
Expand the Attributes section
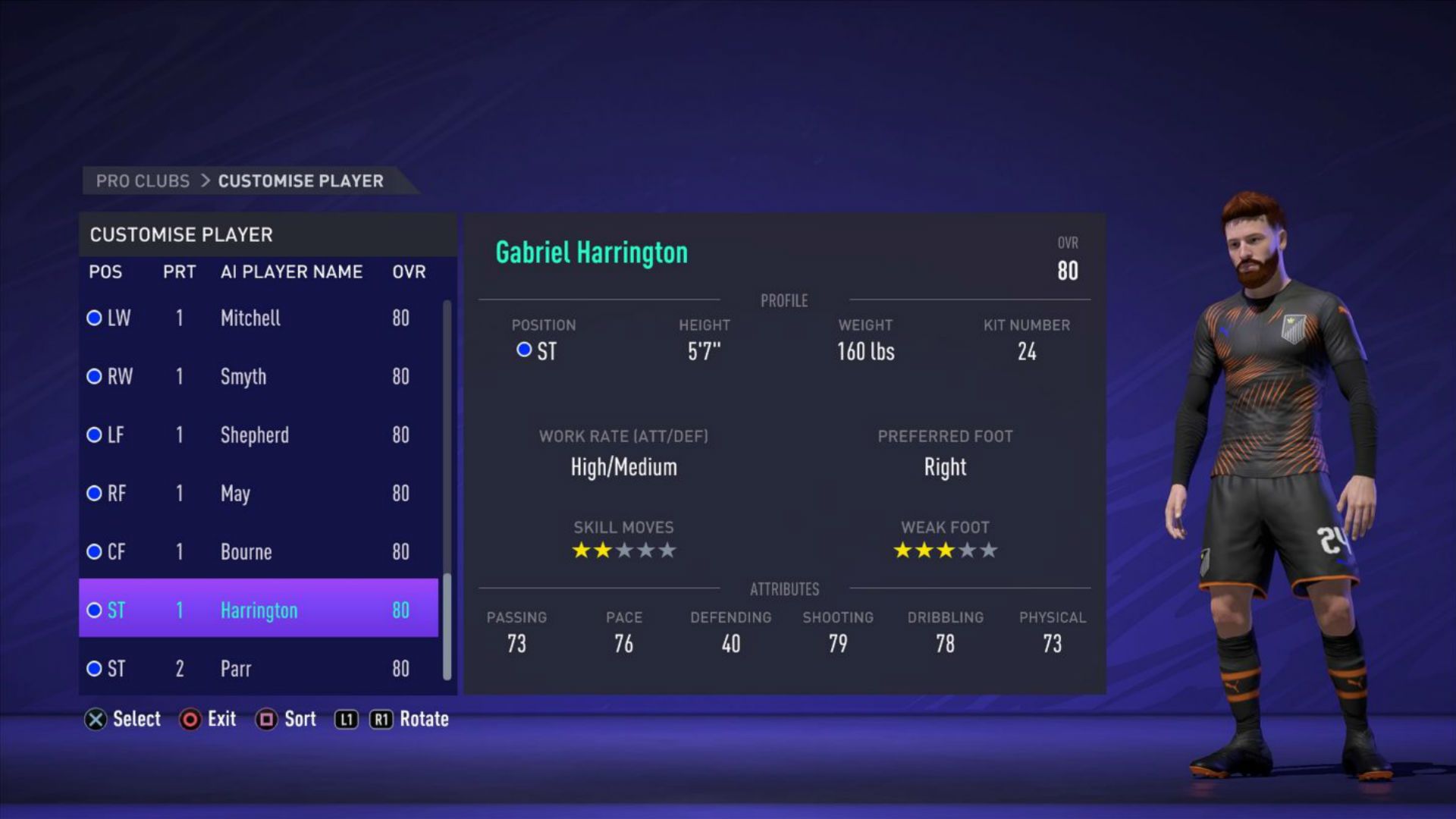[x=784, y=589]
